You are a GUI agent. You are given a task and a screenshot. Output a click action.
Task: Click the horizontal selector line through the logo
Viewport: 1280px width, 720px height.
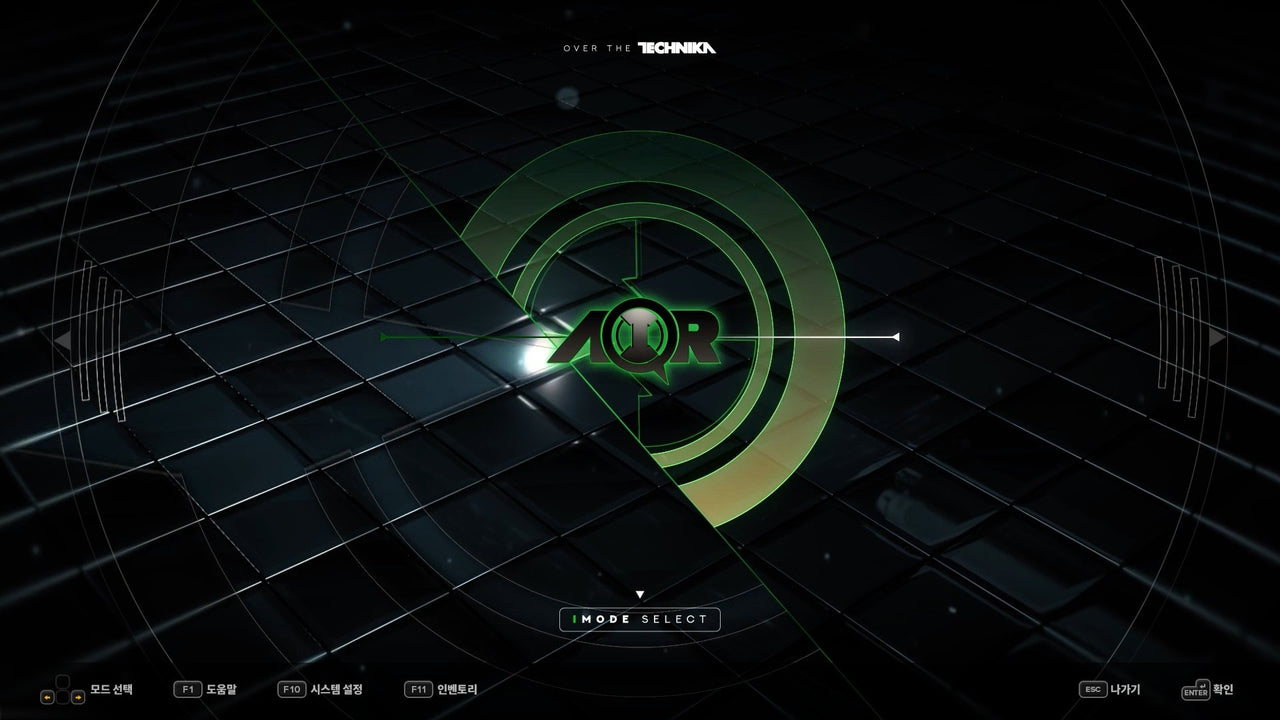click(x=810, y=338)
